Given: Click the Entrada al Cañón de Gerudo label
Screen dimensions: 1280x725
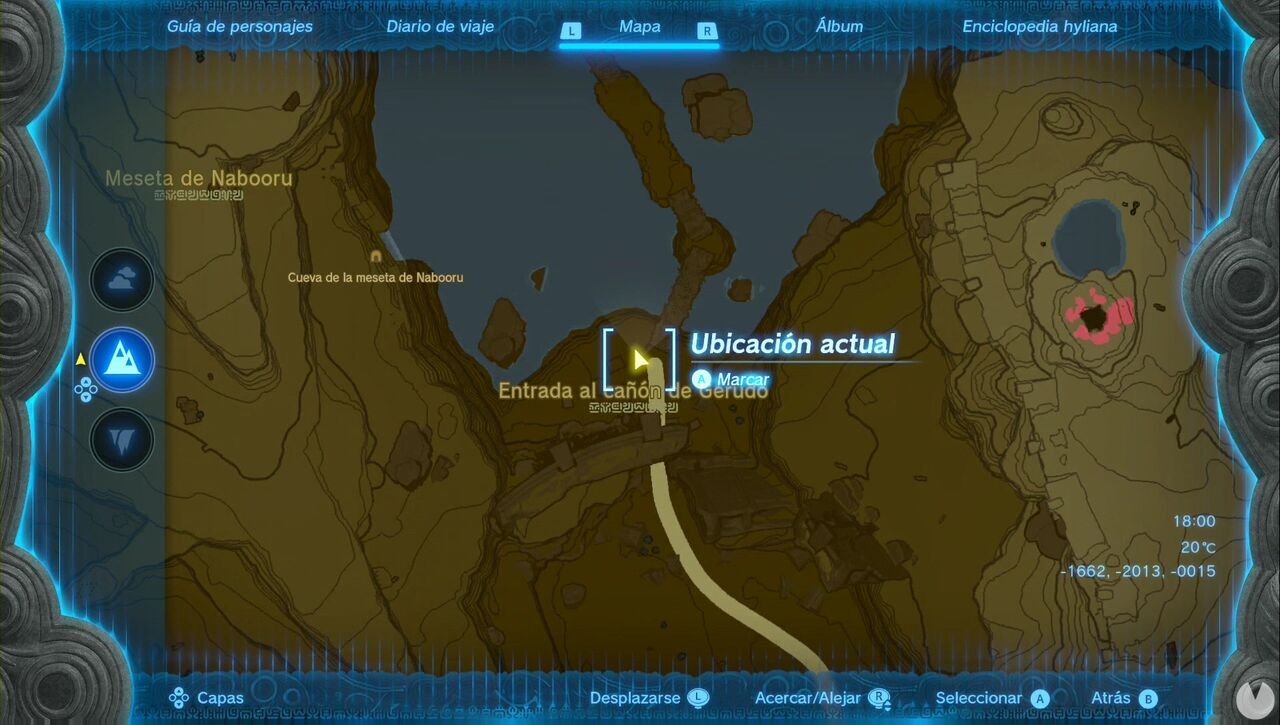Looking at the screenshot, I should tap(632, 392).
